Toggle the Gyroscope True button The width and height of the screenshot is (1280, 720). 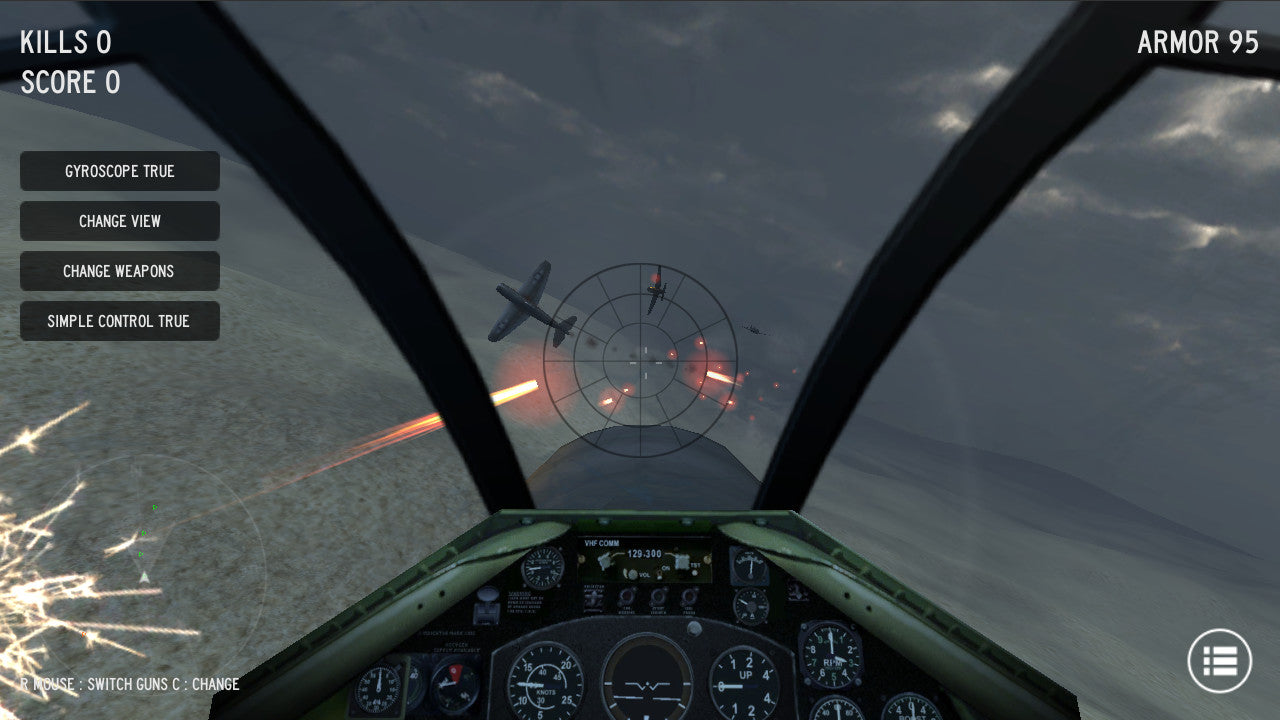(x=120, y=171)
